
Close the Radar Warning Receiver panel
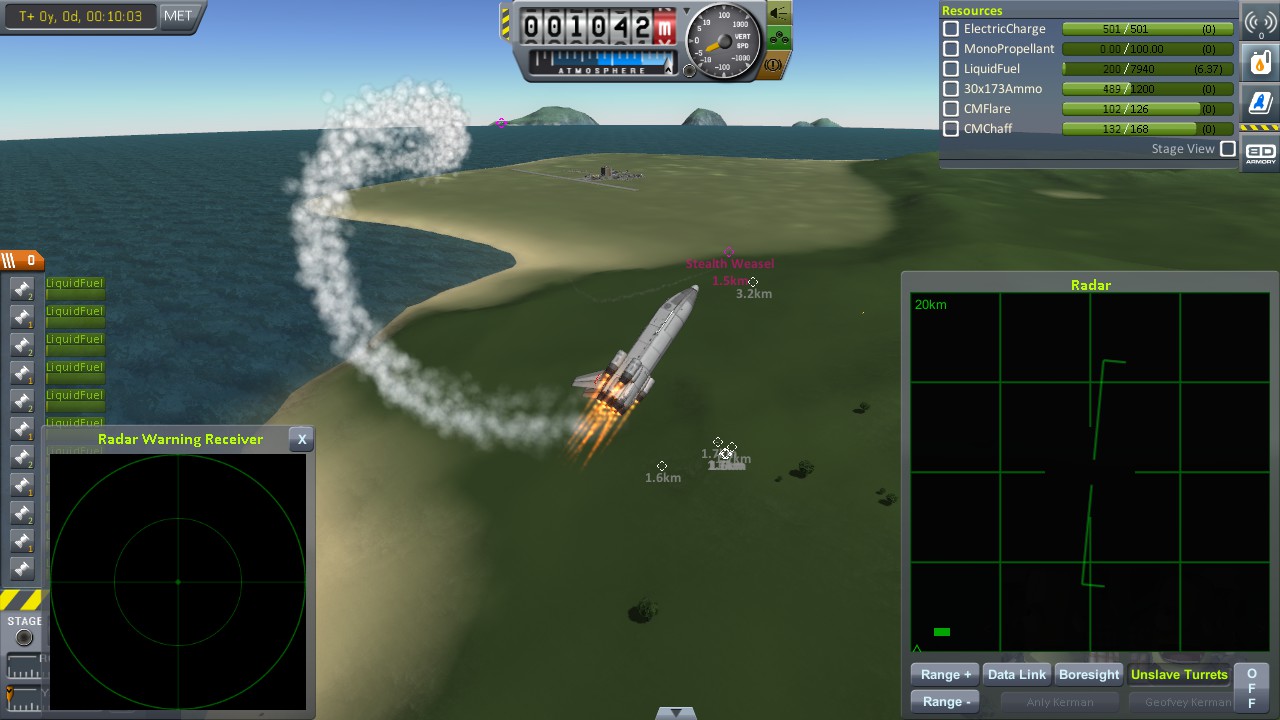pyautogui.click(x=302, y=439)
